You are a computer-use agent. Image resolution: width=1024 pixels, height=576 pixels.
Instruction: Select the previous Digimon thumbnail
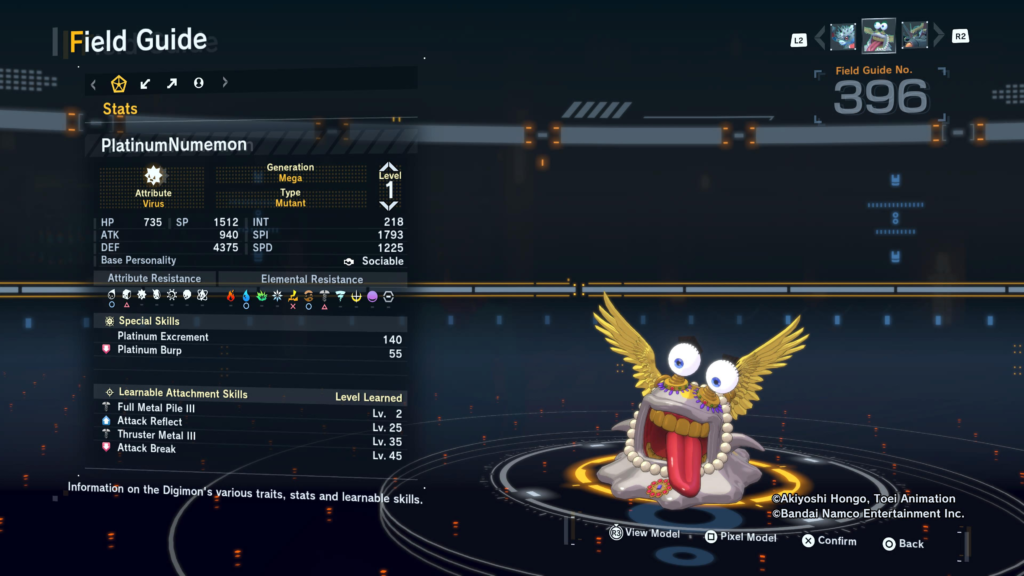click(843, 37)
